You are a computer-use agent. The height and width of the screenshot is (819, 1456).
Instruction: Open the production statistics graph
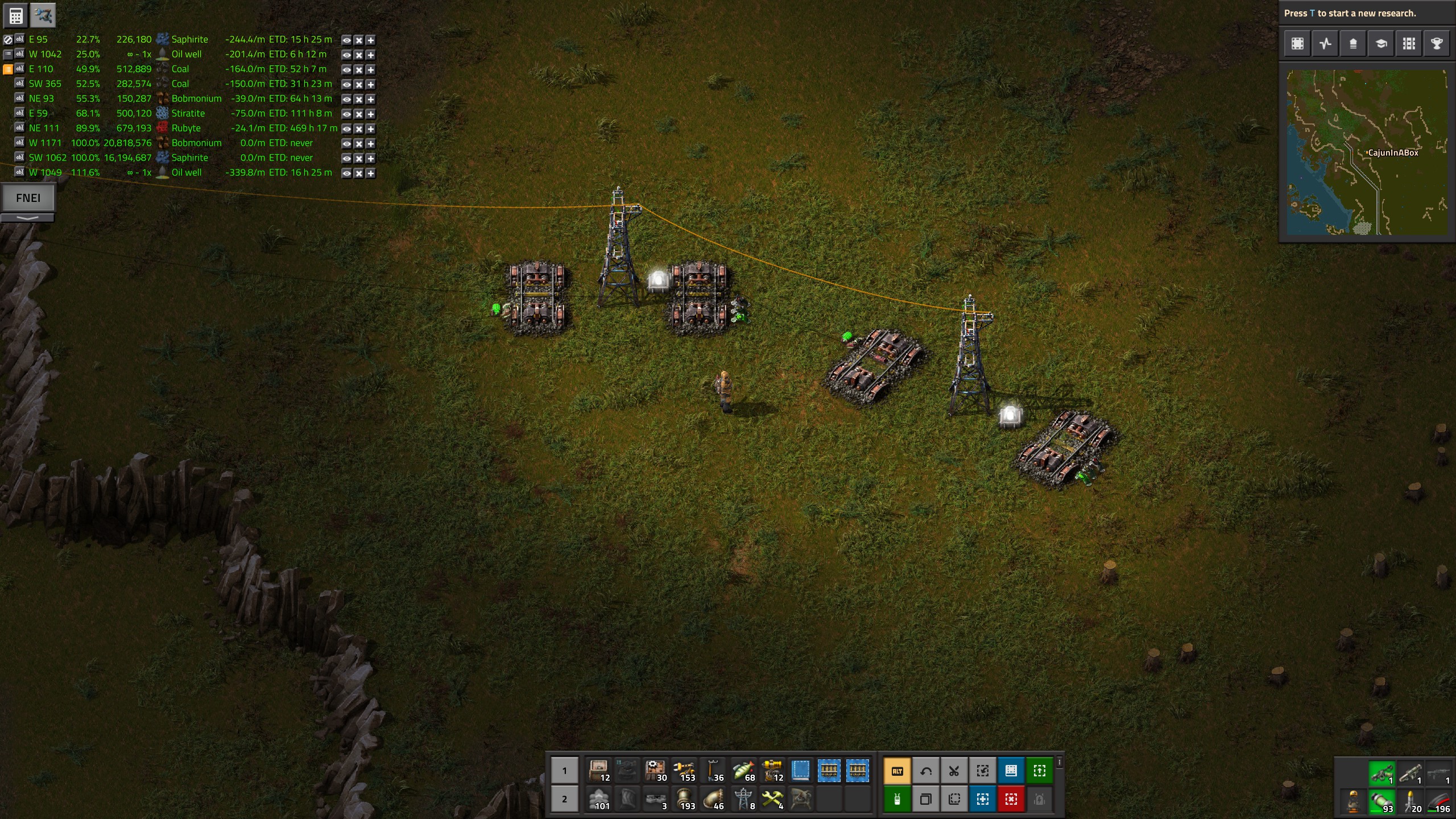coord(1325,44)
